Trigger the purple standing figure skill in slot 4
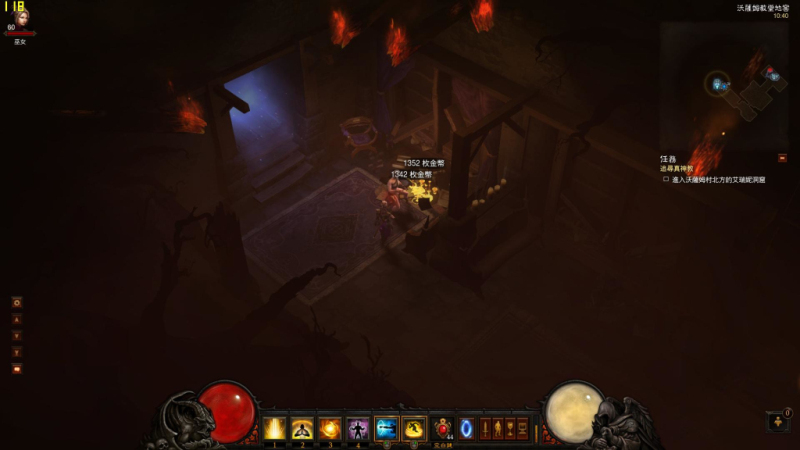The image size is (800, 450). click(x=358, y=428)
